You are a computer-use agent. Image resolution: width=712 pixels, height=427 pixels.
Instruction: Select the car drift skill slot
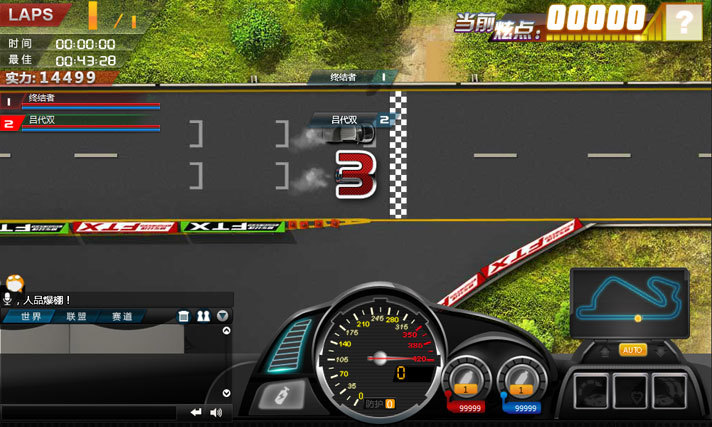592,390
